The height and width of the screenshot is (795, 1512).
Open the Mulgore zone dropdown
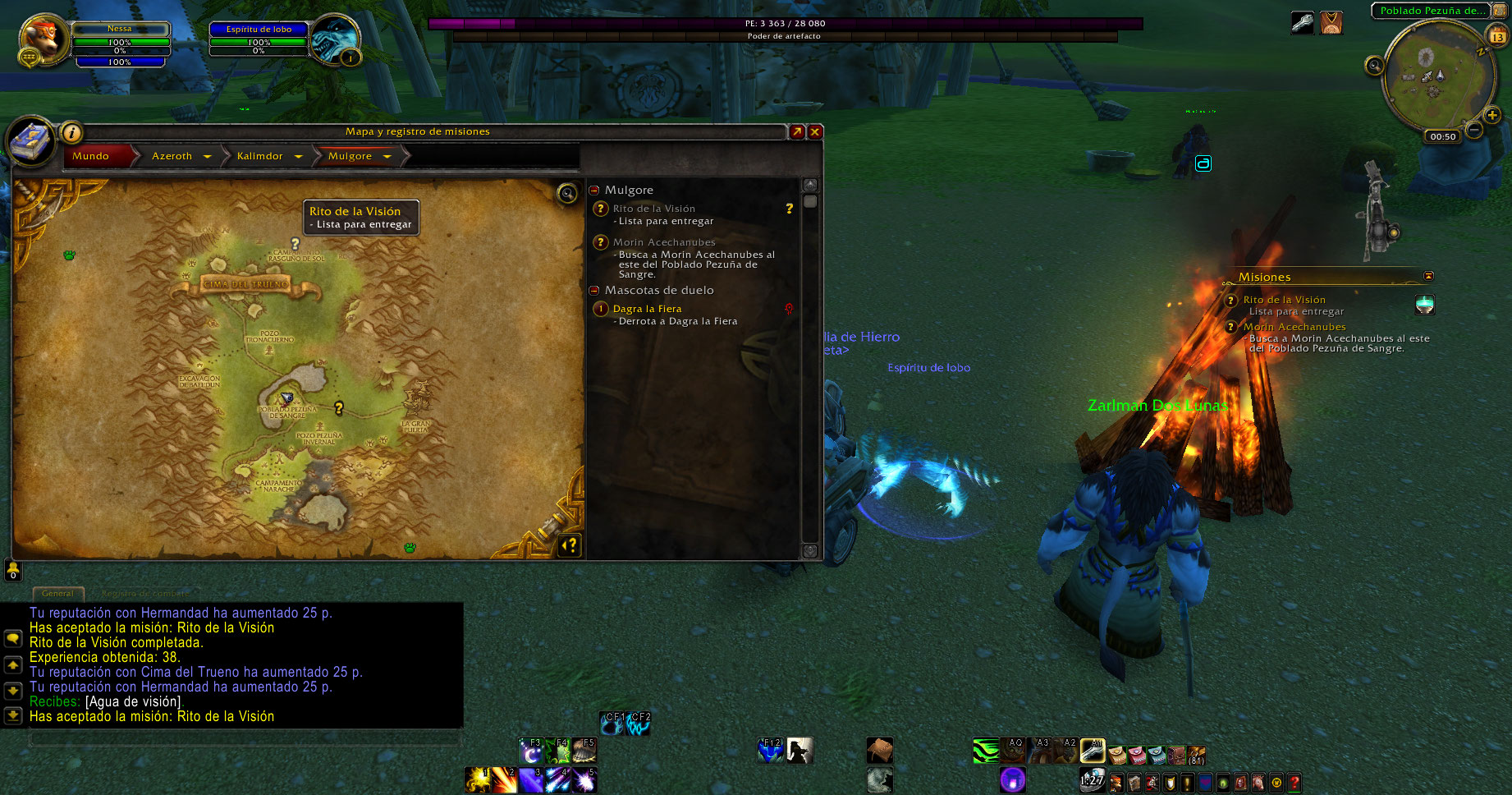click(387, 156)
